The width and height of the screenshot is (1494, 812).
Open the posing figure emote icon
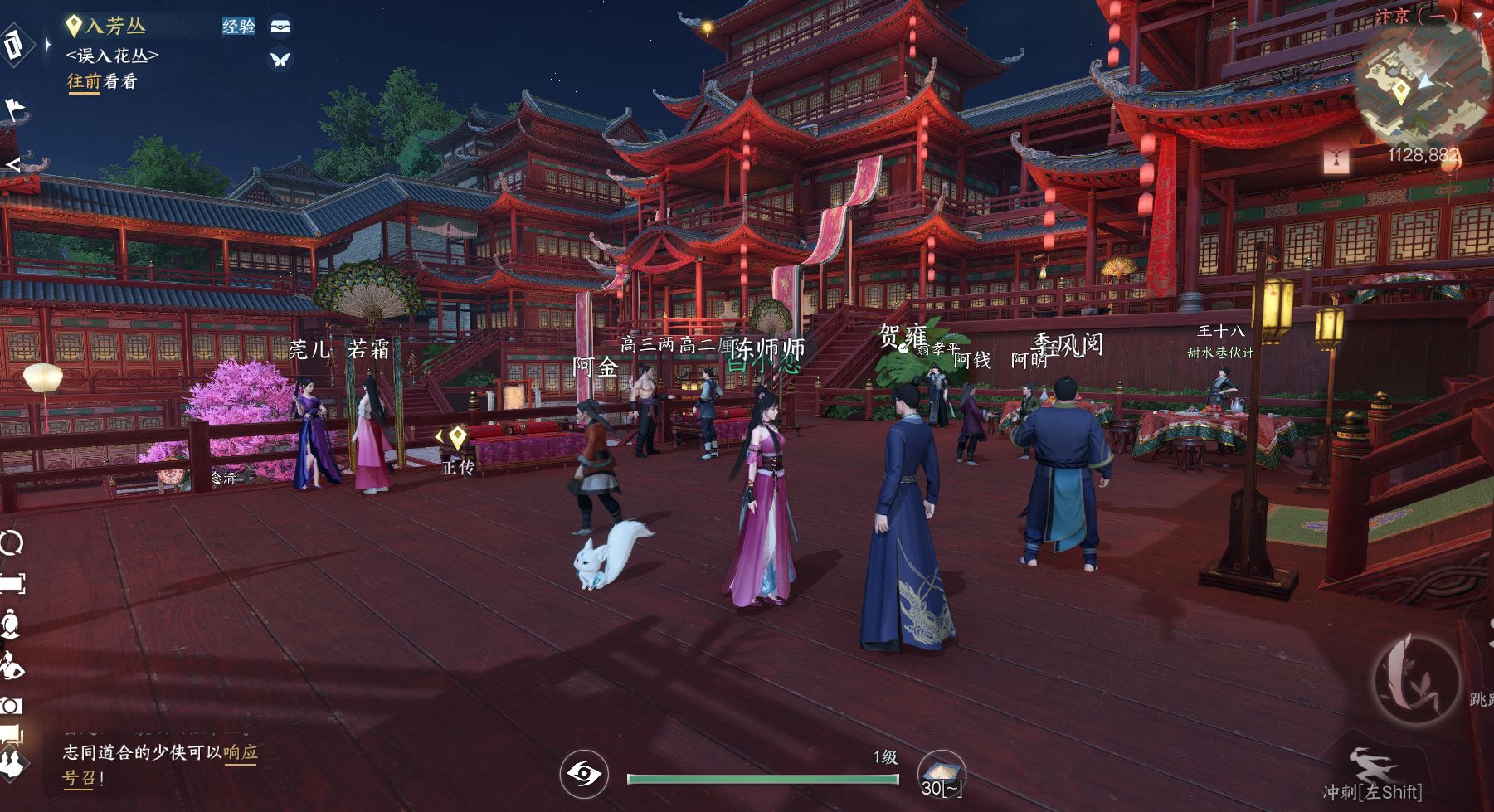tap(12, 665)
